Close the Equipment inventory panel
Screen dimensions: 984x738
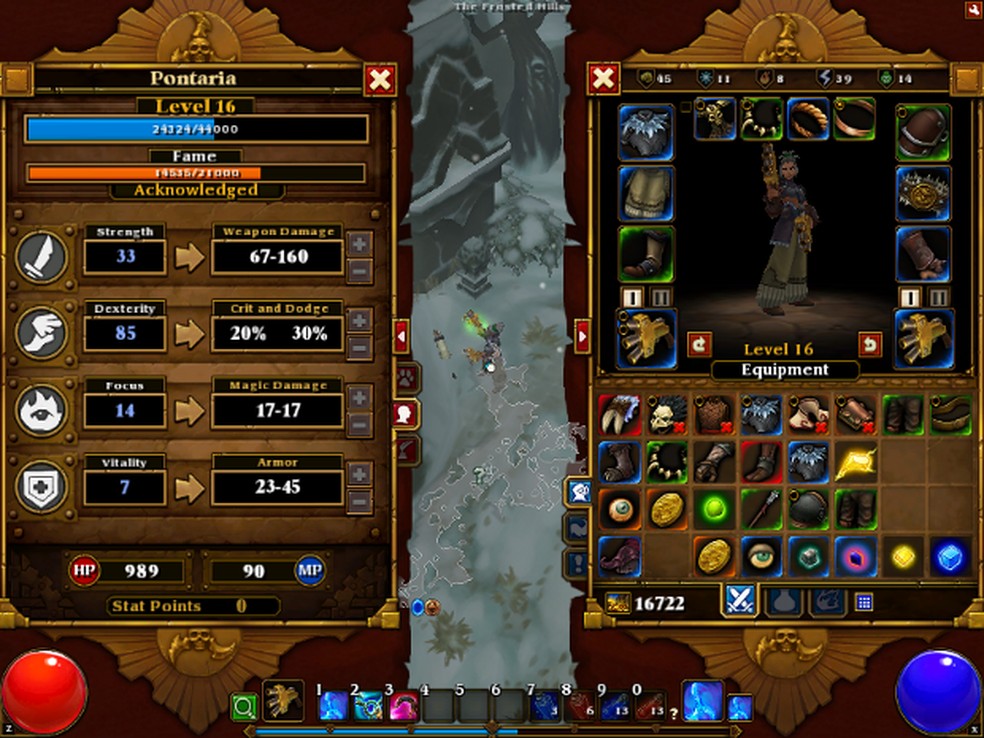[x=603, y=80]
